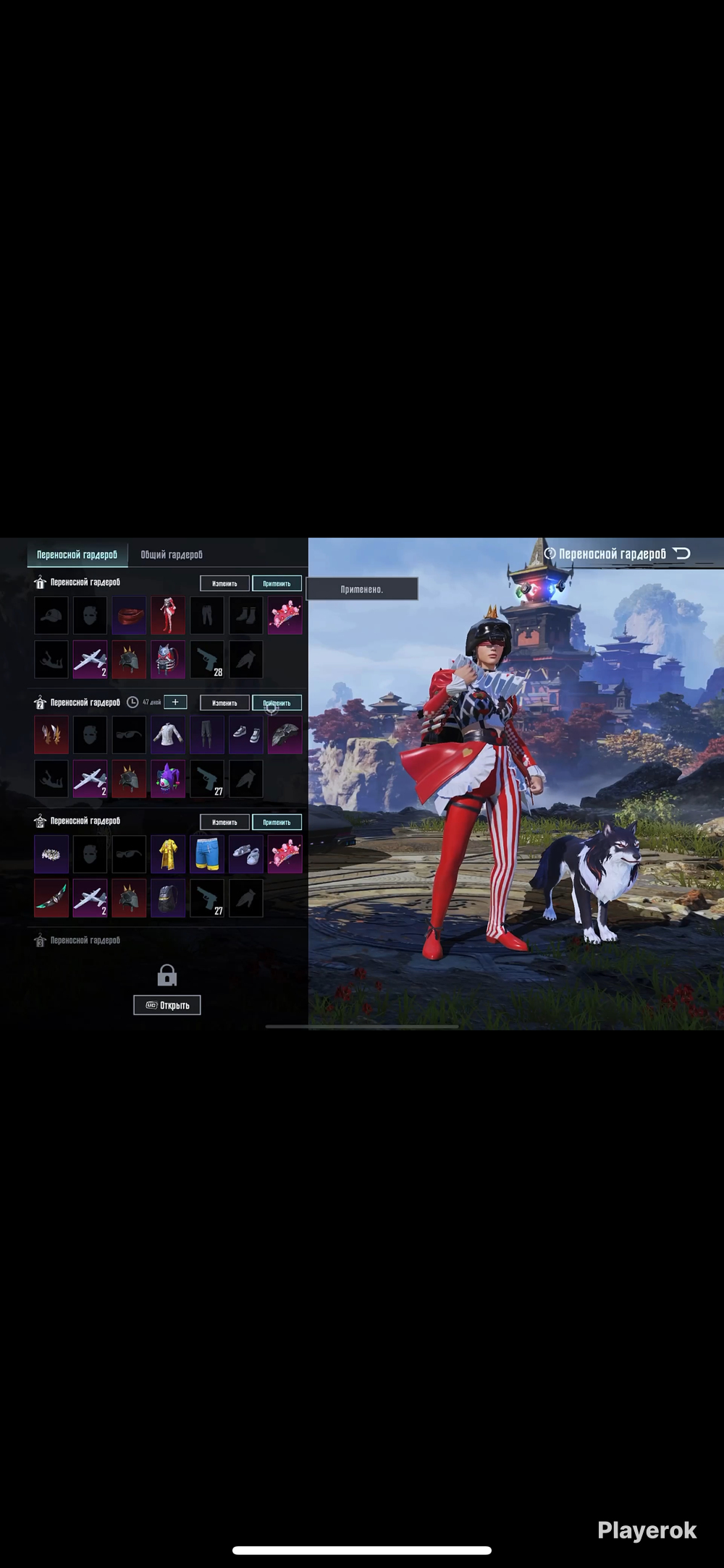The height and width of the screenshot is (1568, 724).
Task: Edit wardrobe 2 with its Изменить button
Action: [224, 703]
